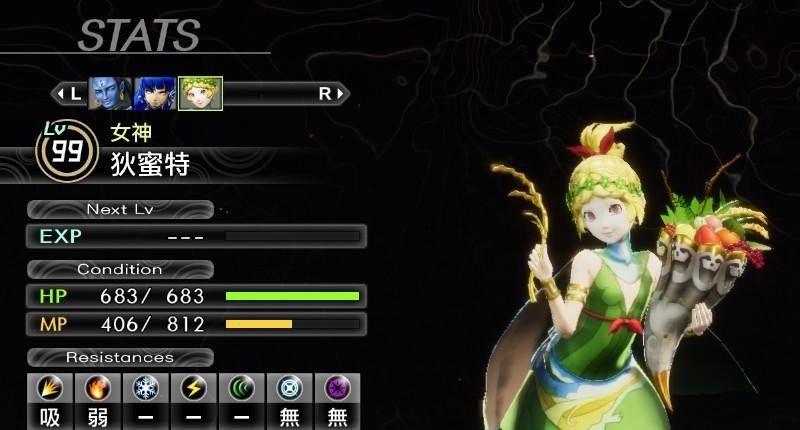The image size is (800, 430).
Task: Select the ice snowflake resistance icon
Action: 146,389
